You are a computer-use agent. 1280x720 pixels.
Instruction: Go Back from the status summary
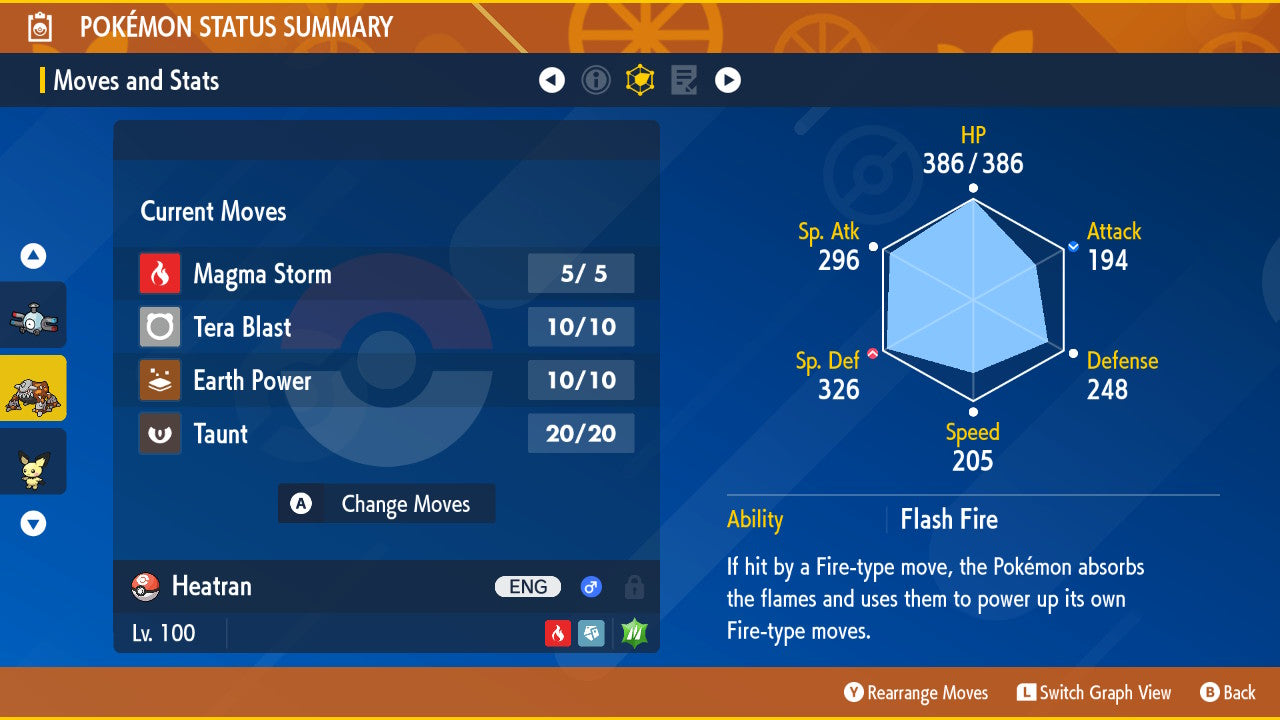(x=1227, y=692)
